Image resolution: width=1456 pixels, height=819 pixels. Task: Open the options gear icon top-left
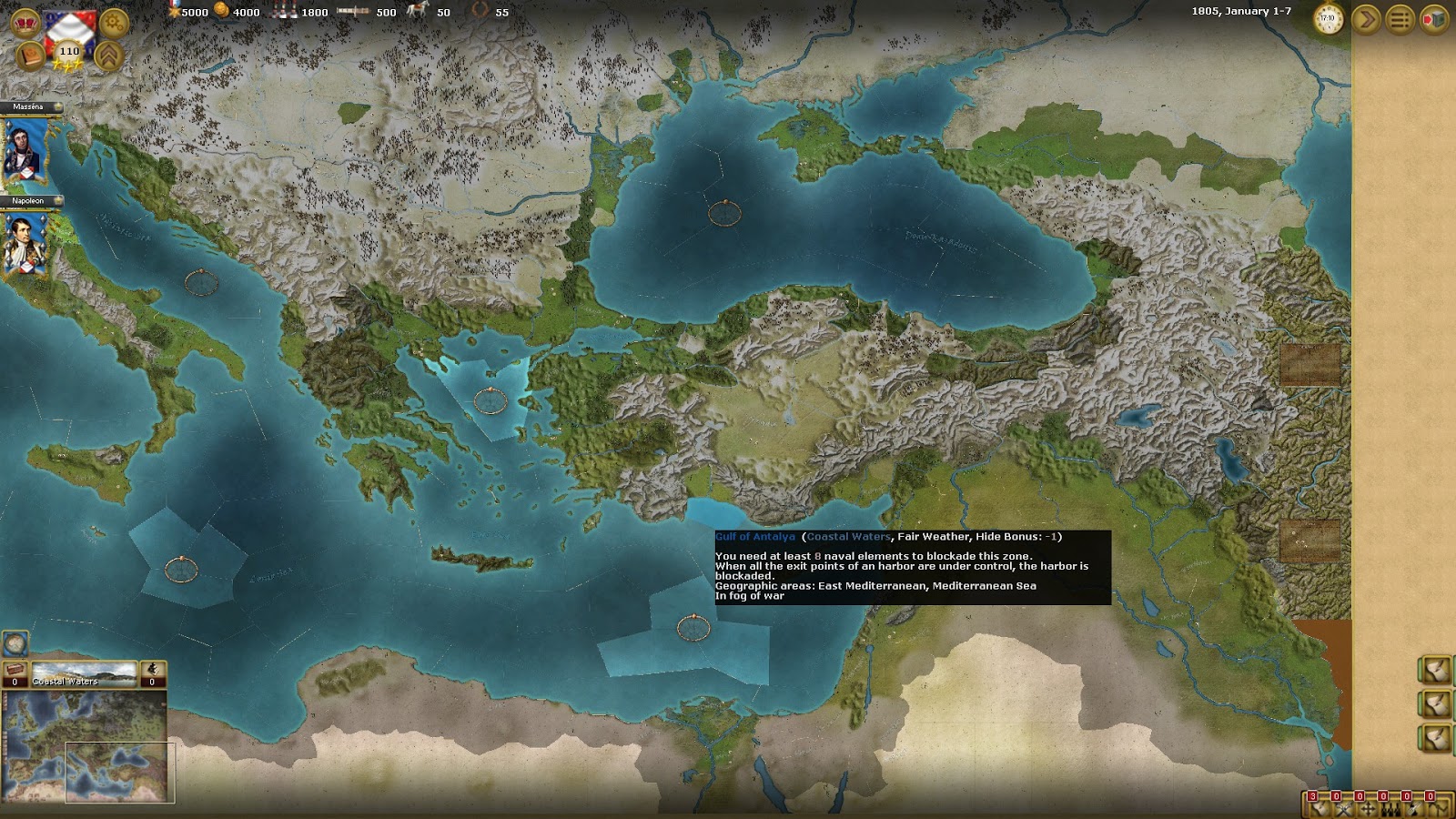(x=112, y=22)
